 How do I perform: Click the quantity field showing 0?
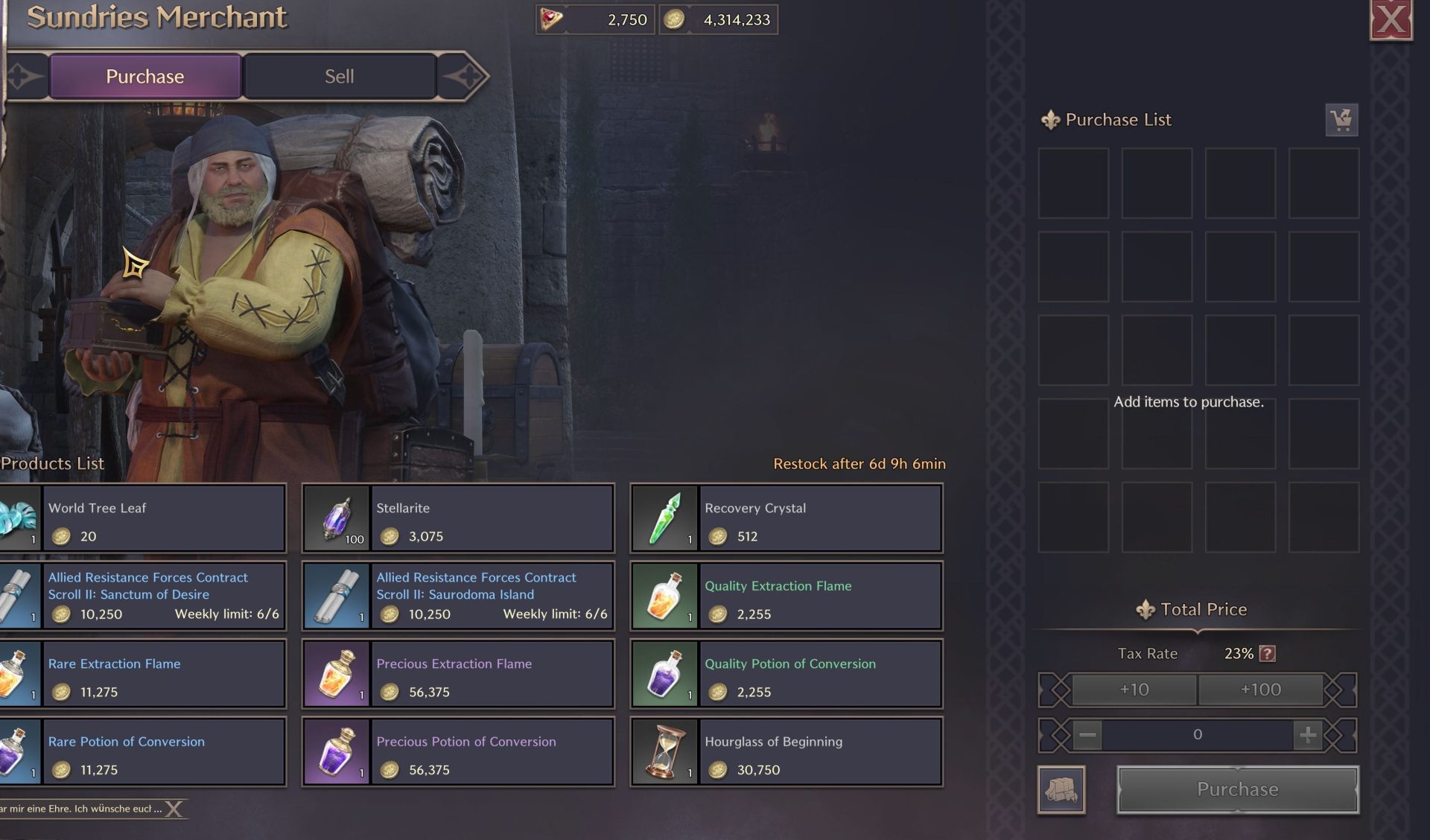tap(1197, 734)
